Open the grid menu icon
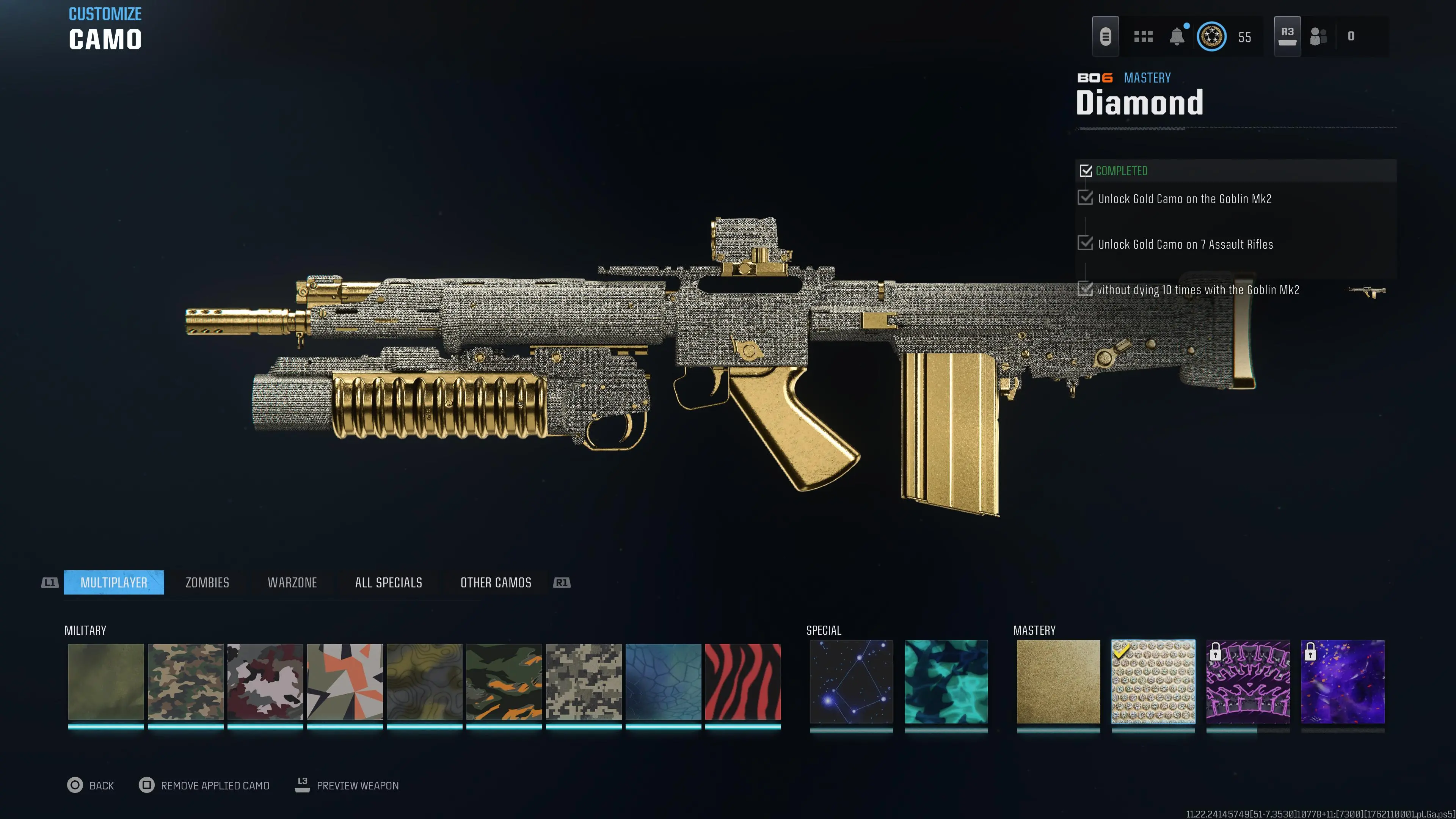 [1143, 36]
